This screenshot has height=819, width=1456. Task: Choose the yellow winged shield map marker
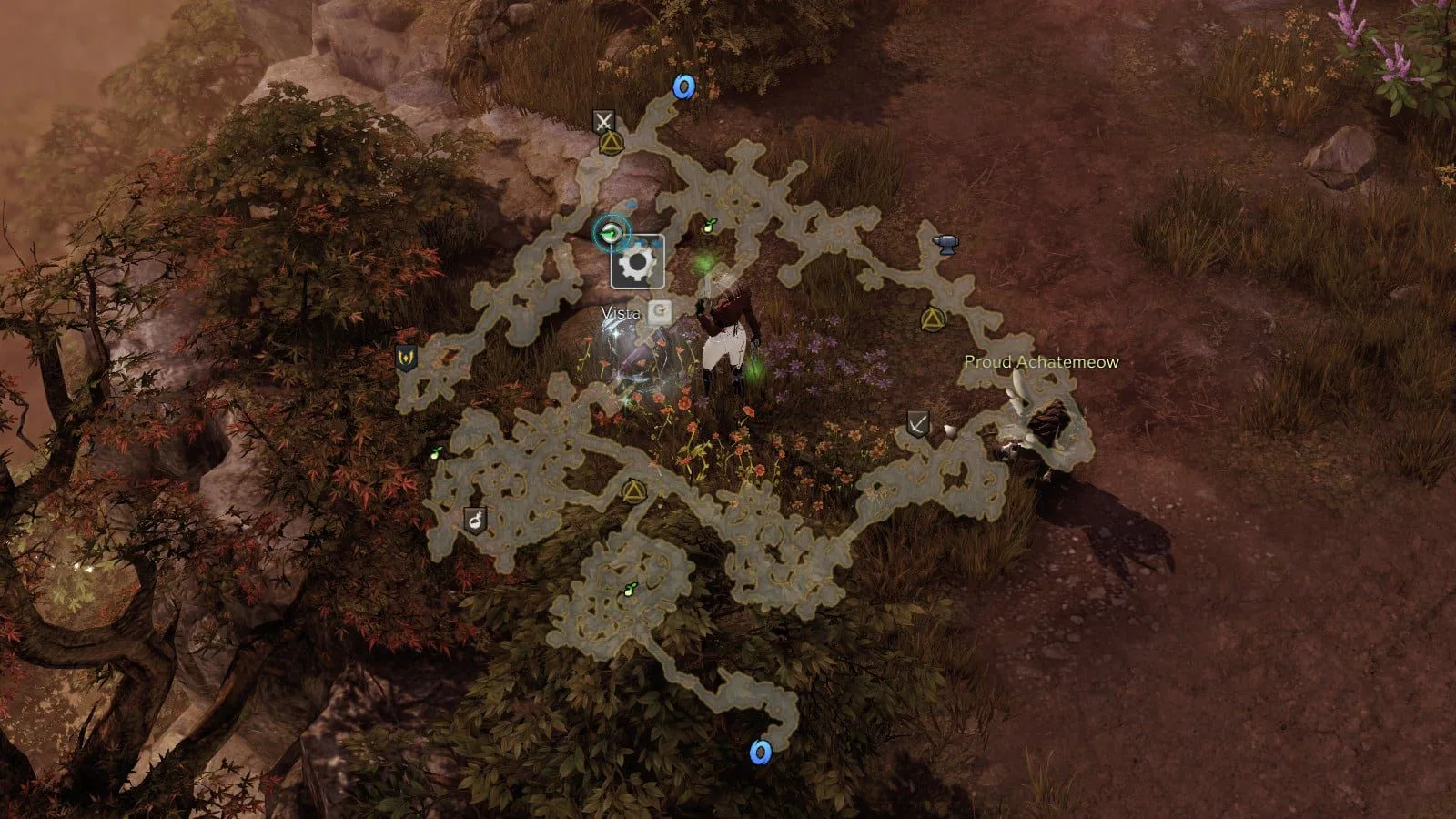tap(406, 358)
